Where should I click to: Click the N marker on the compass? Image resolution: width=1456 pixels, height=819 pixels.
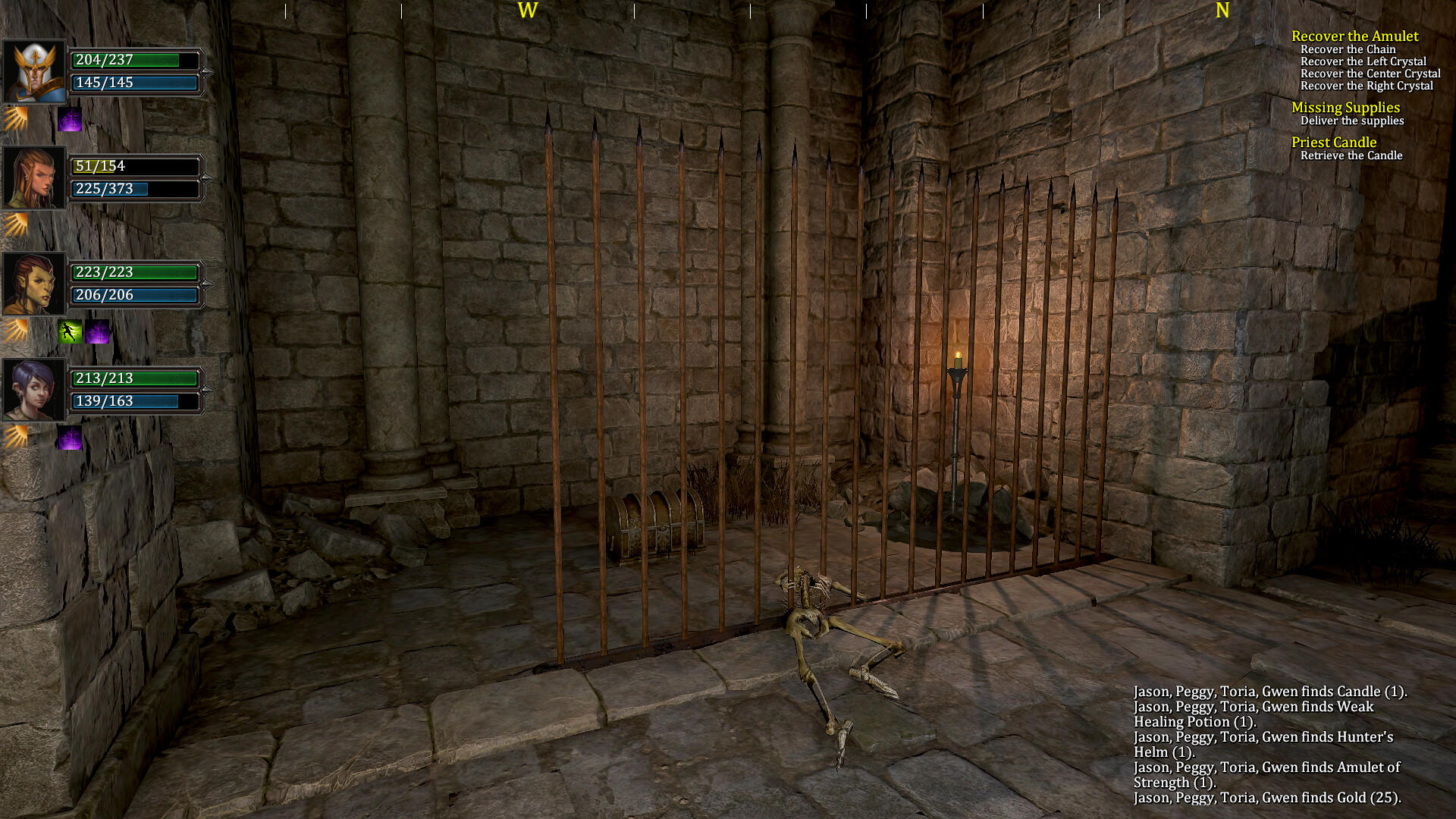1221,11
